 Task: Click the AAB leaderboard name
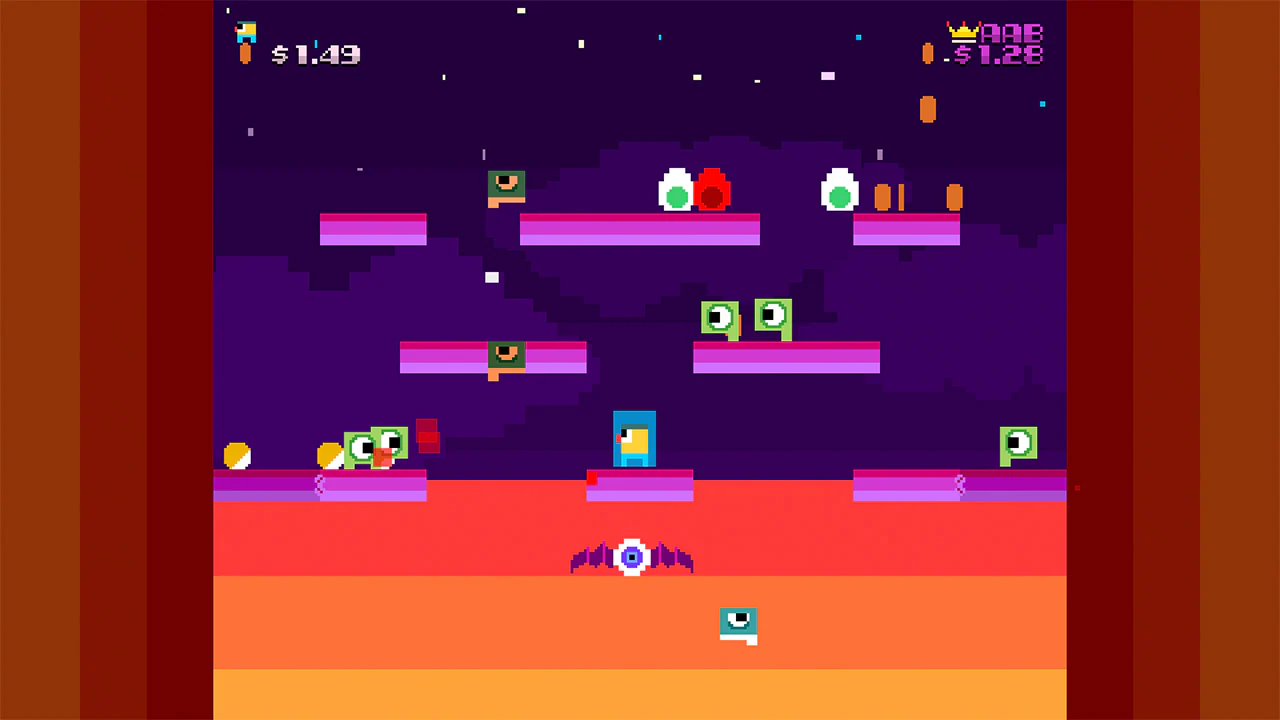coord(1010,34)
